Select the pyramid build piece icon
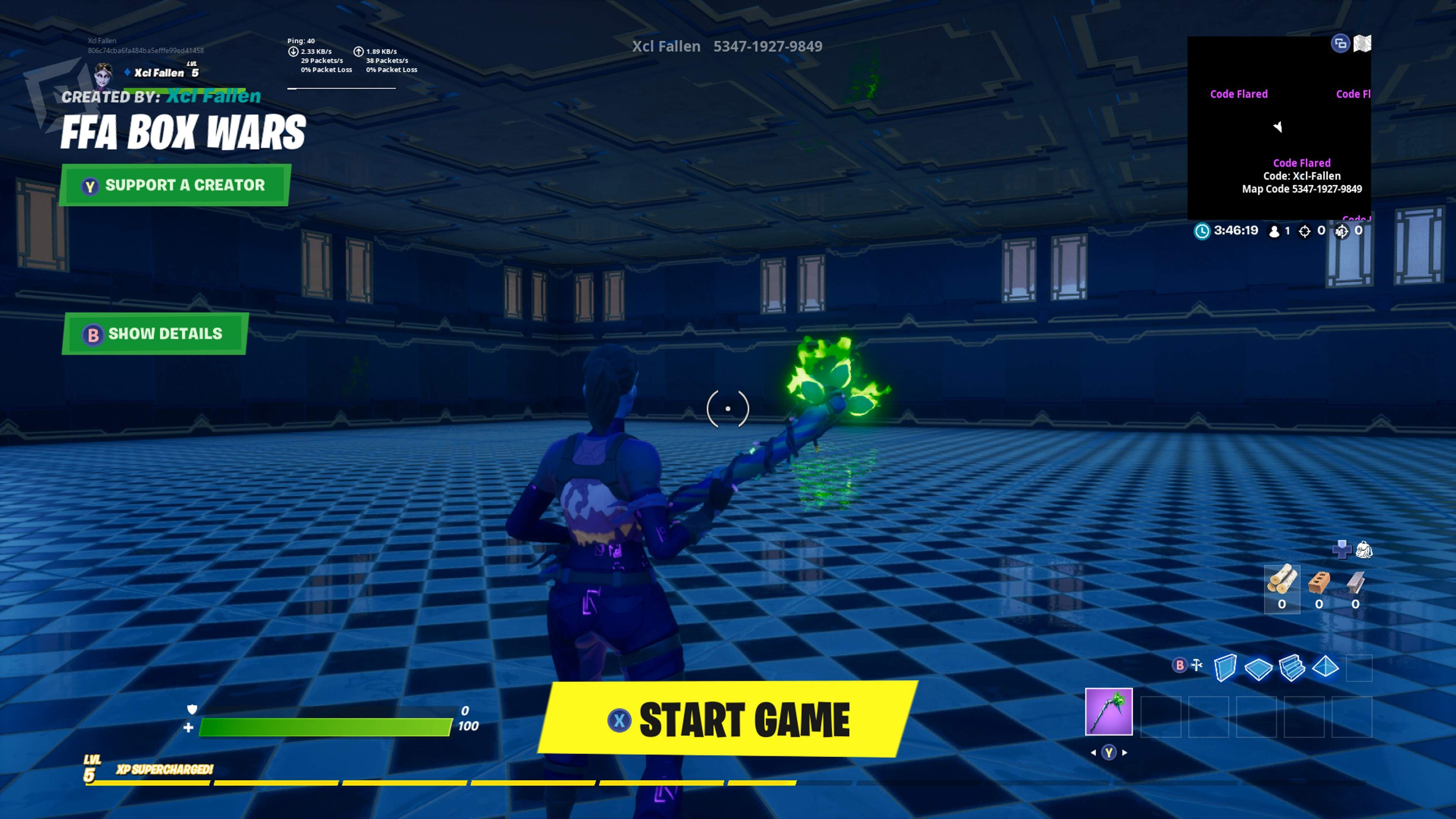 point(1325,668)
